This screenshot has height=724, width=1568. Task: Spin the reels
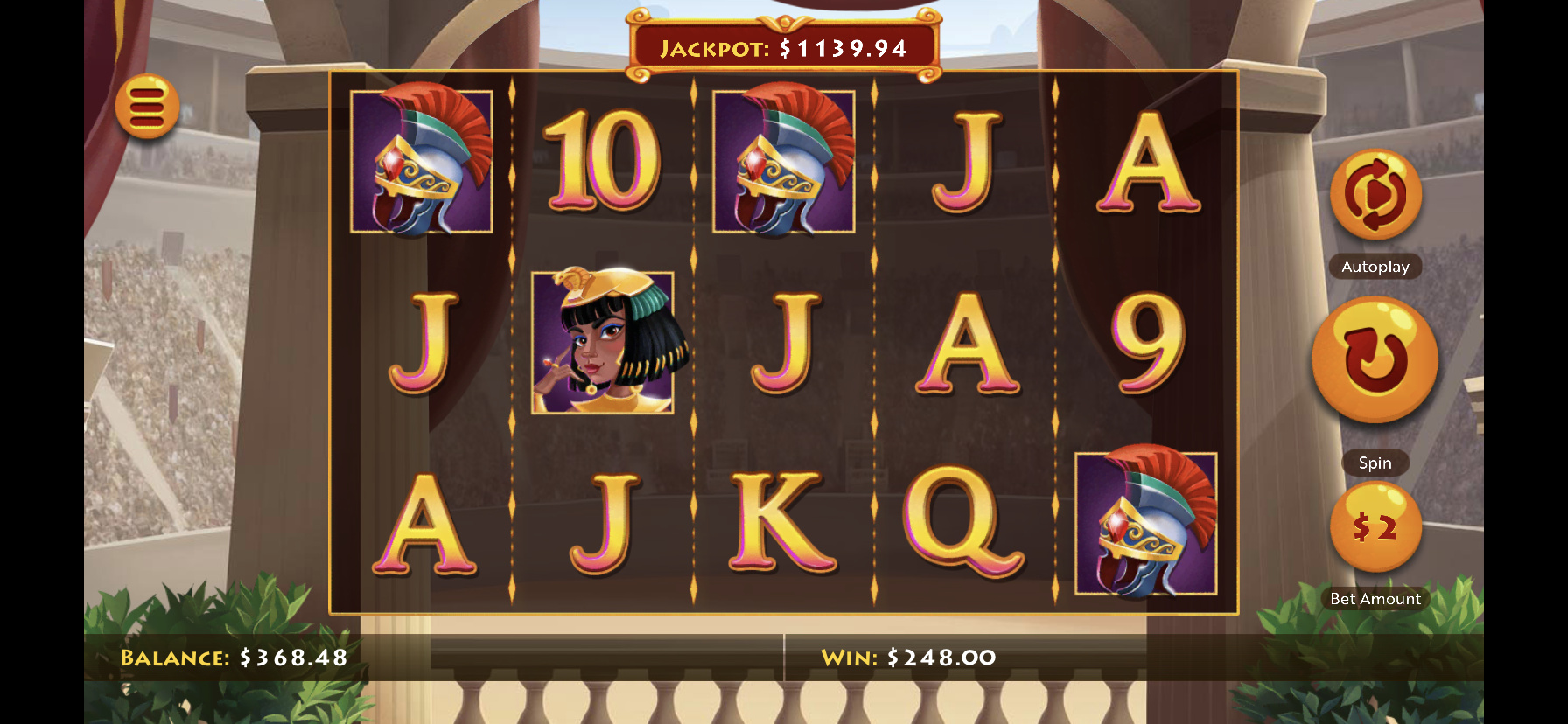(x=1375, y=359)
